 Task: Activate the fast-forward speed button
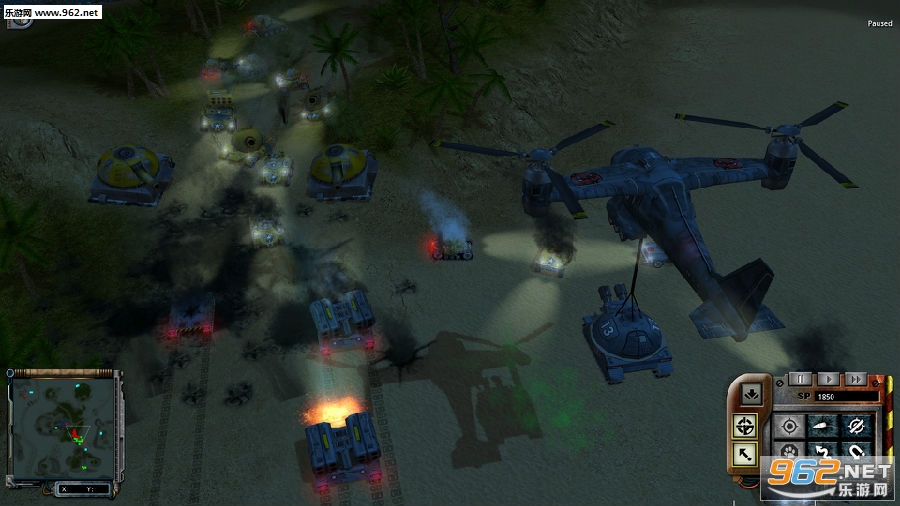[x=854, y=379]
